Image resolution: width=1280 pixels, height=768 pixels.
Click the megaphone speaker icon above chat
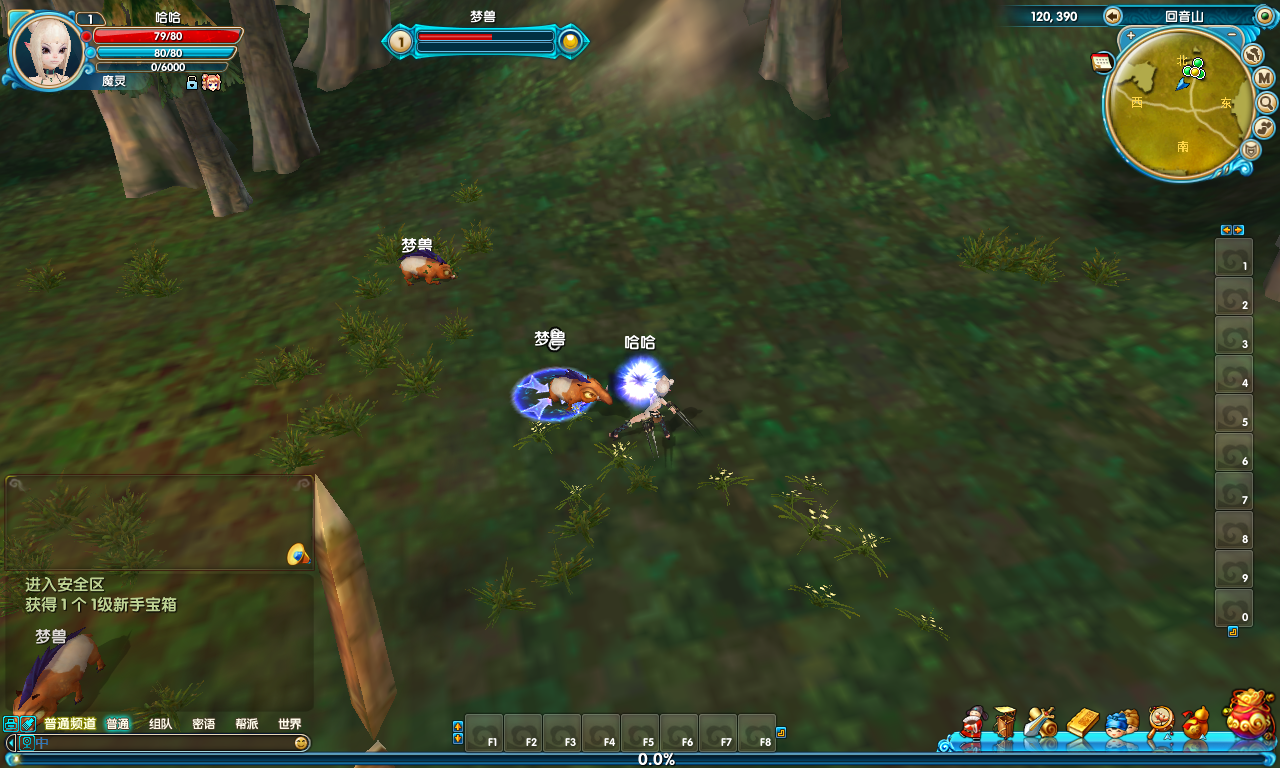coord(297,554)
